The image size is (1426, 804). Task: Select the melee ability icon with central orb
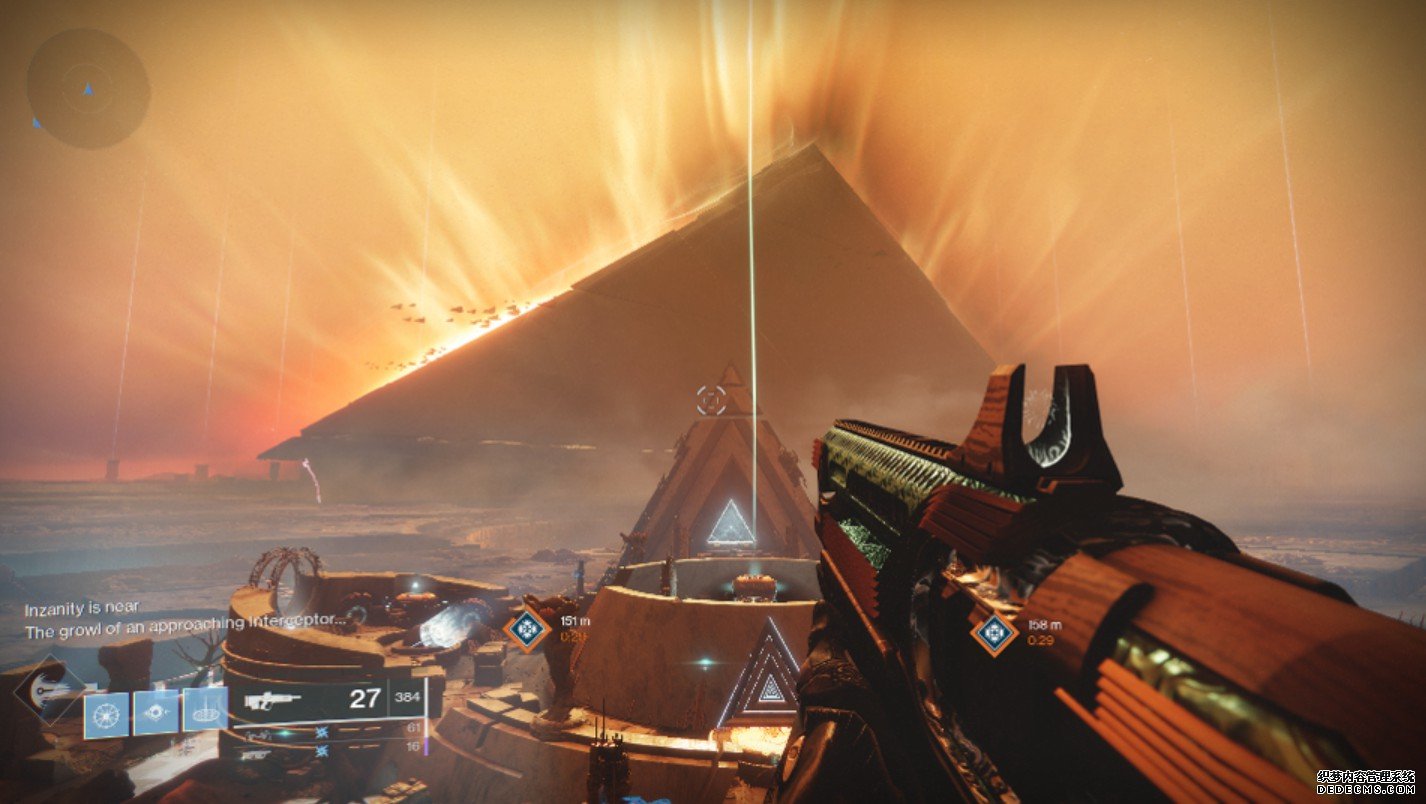(156, 711)
